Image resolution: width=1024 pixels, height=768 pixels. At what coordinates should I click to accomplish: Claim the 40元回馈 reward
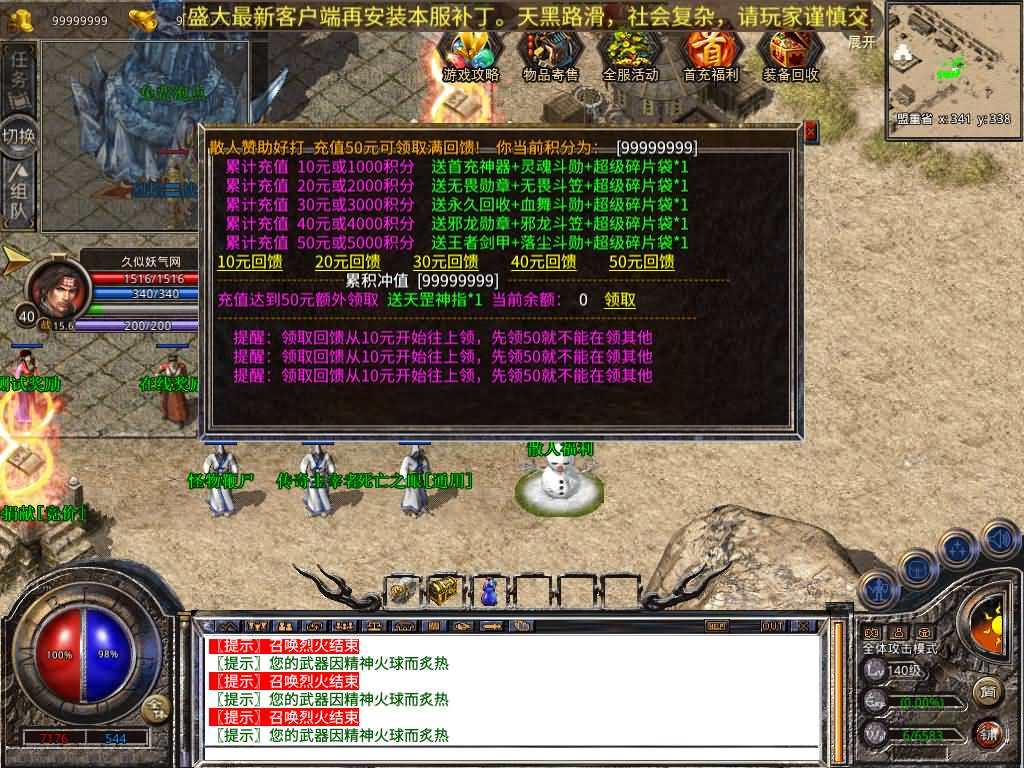(x=543, y=262)
